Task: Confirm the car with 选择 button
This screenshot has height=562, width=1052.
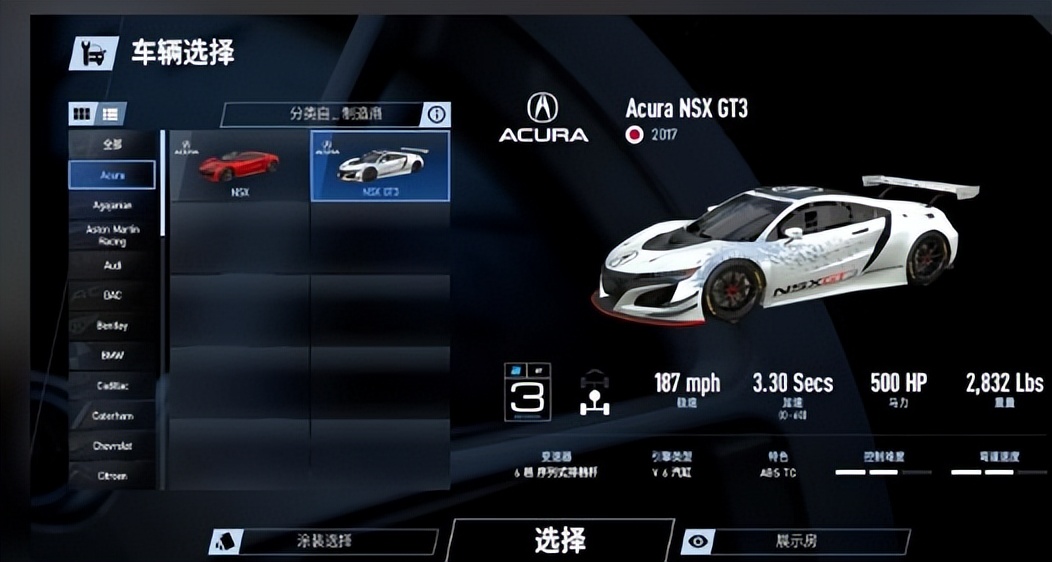Action: click(560, 540)
